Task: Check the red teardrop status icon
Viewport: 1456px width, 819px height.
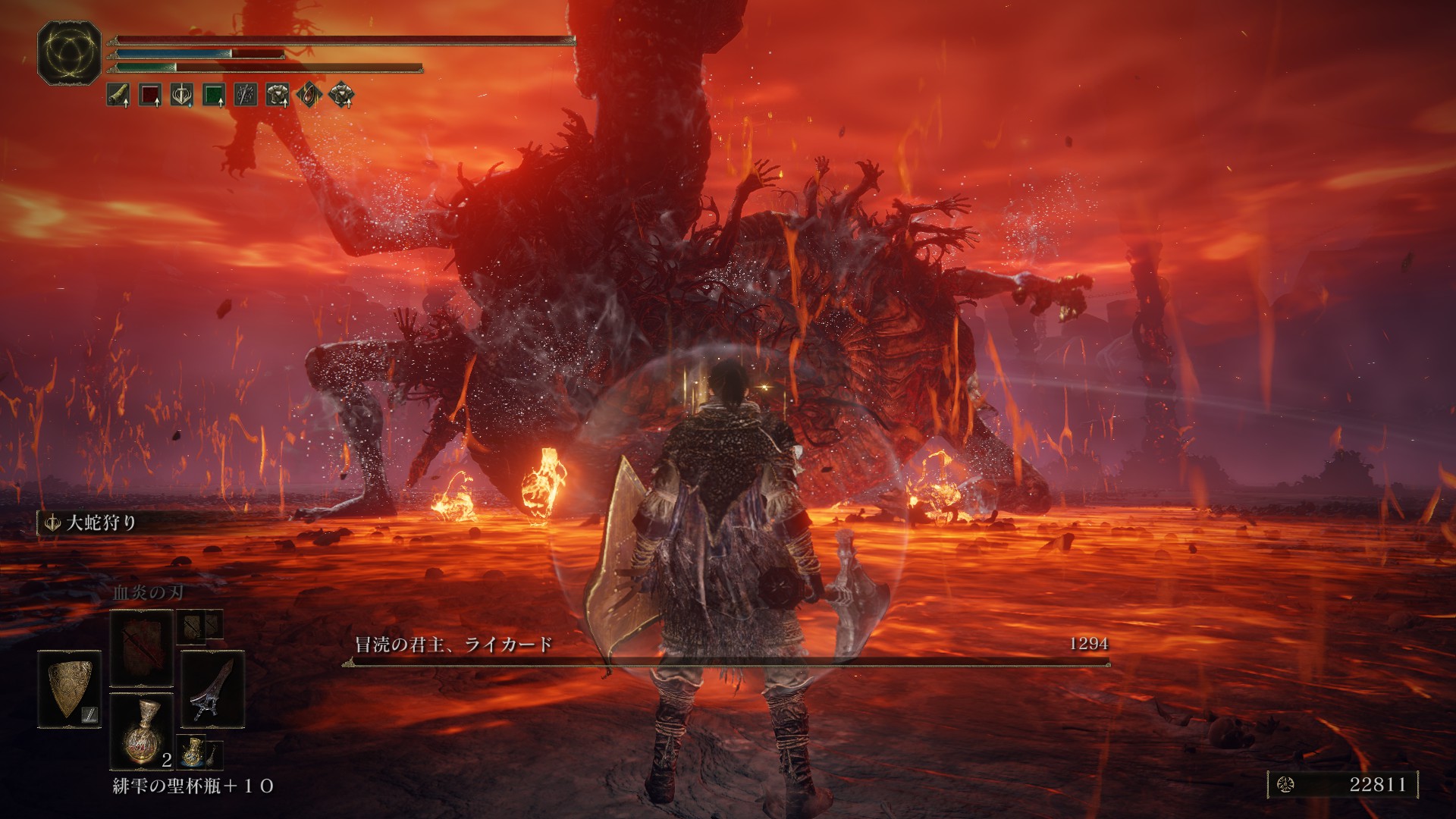Action: pyautogui.click(x=309, y=95)
